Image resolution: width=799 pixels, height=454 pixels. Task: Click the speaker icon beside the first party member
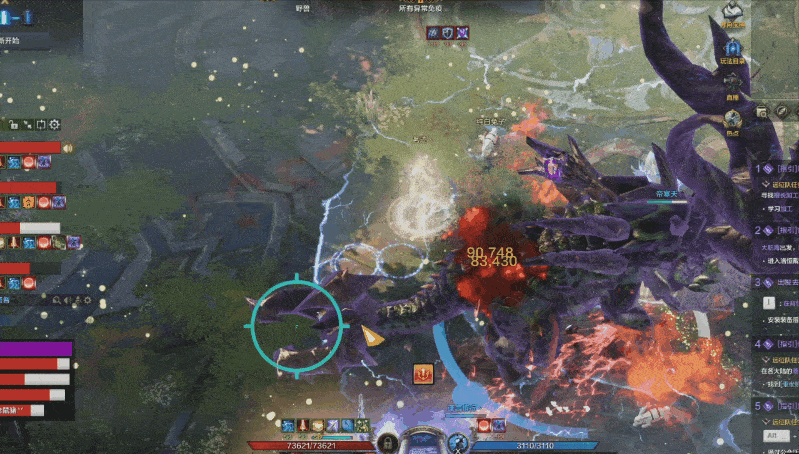[68, 148]
